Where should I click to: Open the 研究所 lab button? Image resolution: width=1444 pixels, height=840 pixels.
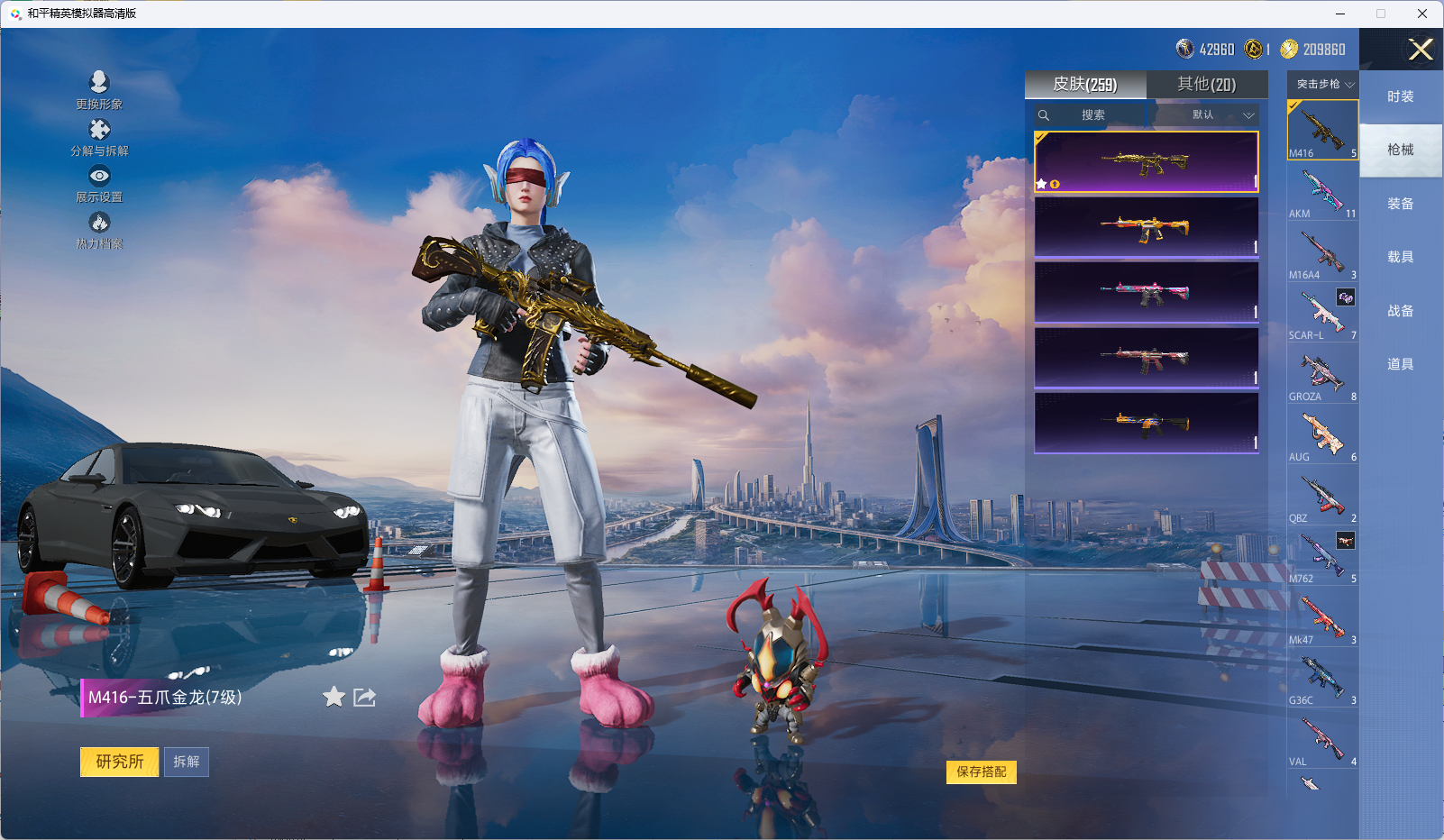pos(119,762)
